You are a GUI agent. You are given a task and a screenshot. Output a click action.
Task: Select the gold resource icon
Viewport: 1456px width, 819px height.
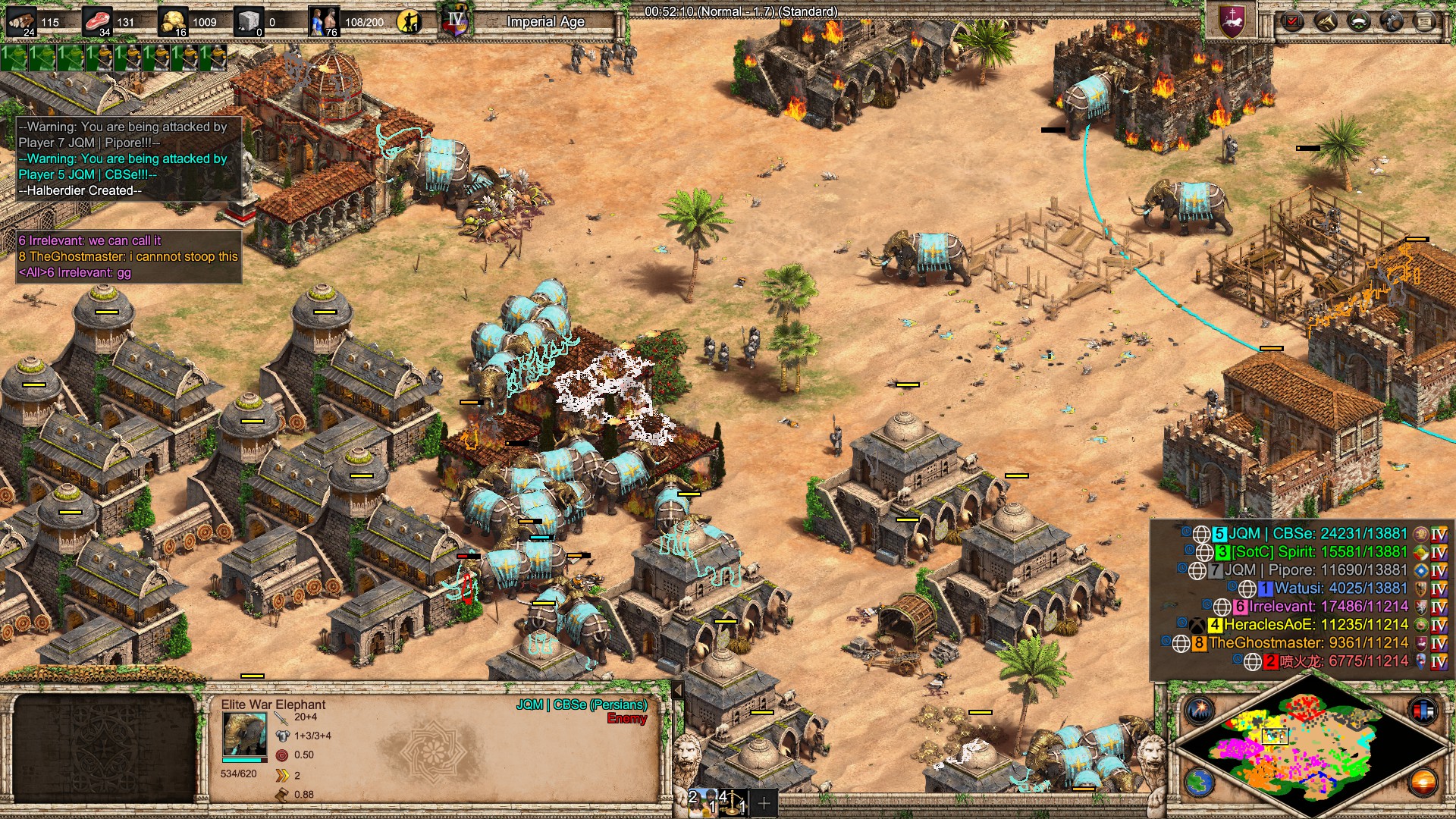coord(173,22)
